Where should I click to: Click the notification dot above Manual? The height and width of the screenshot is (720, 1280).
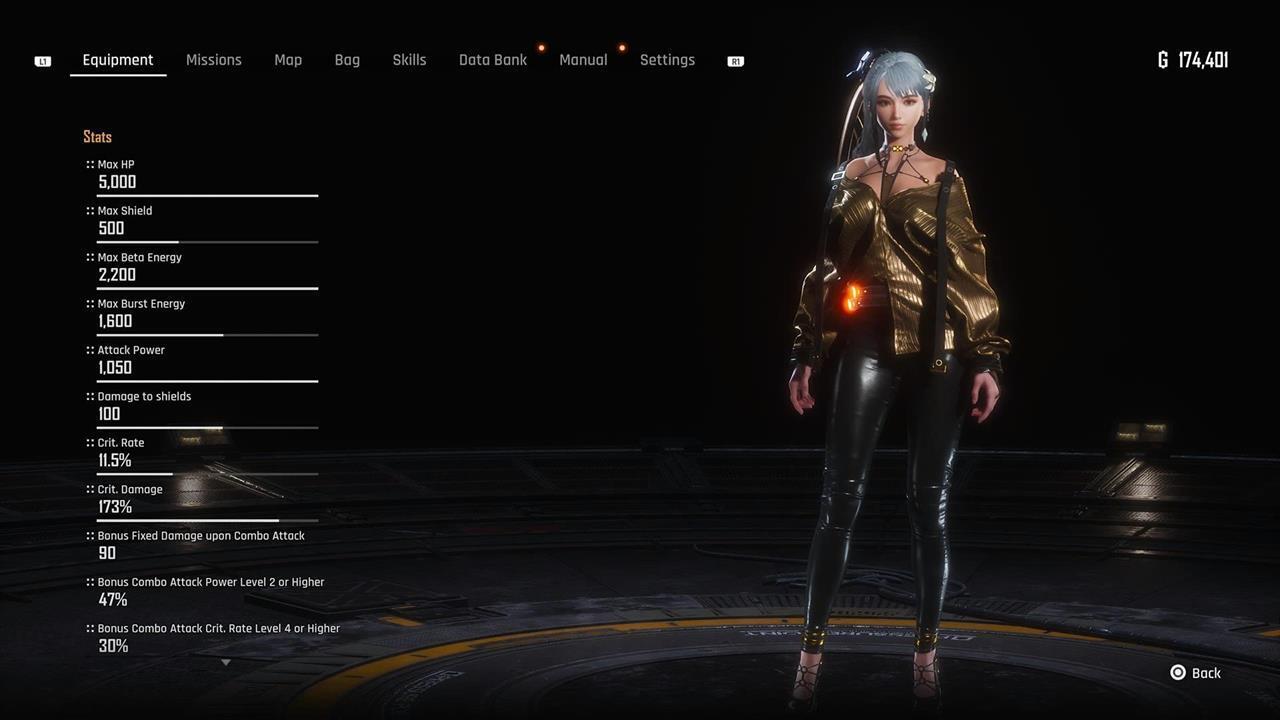(621, 46)
